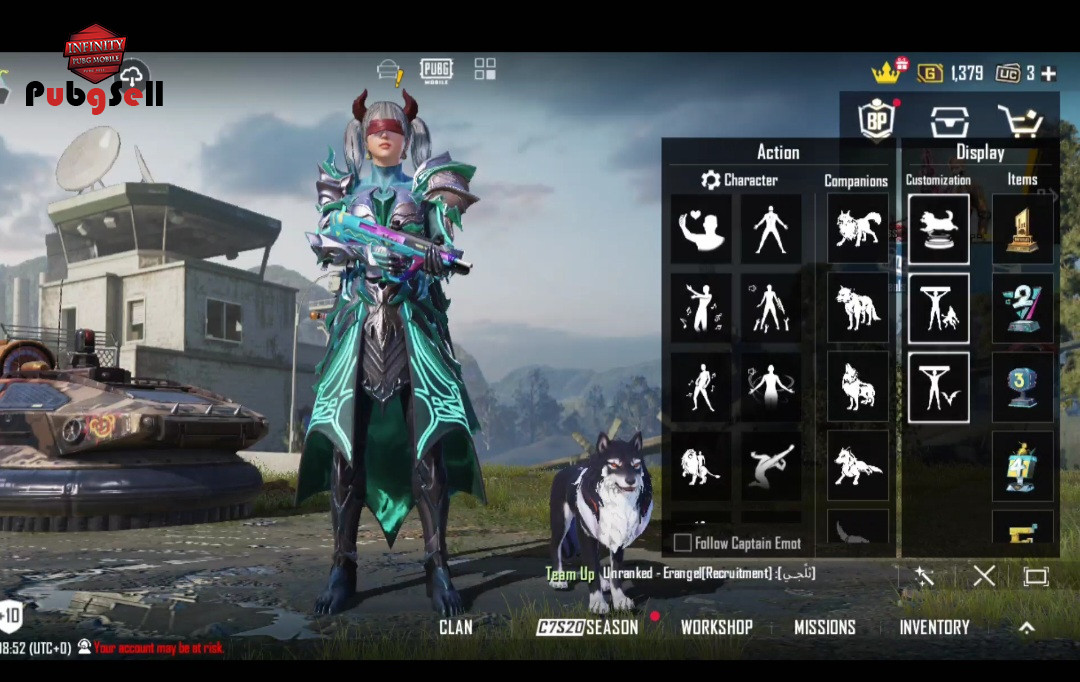The image size is (1080, 682).
Task: Open the C7S20 Season page
Action: click(x=587, y=627)
